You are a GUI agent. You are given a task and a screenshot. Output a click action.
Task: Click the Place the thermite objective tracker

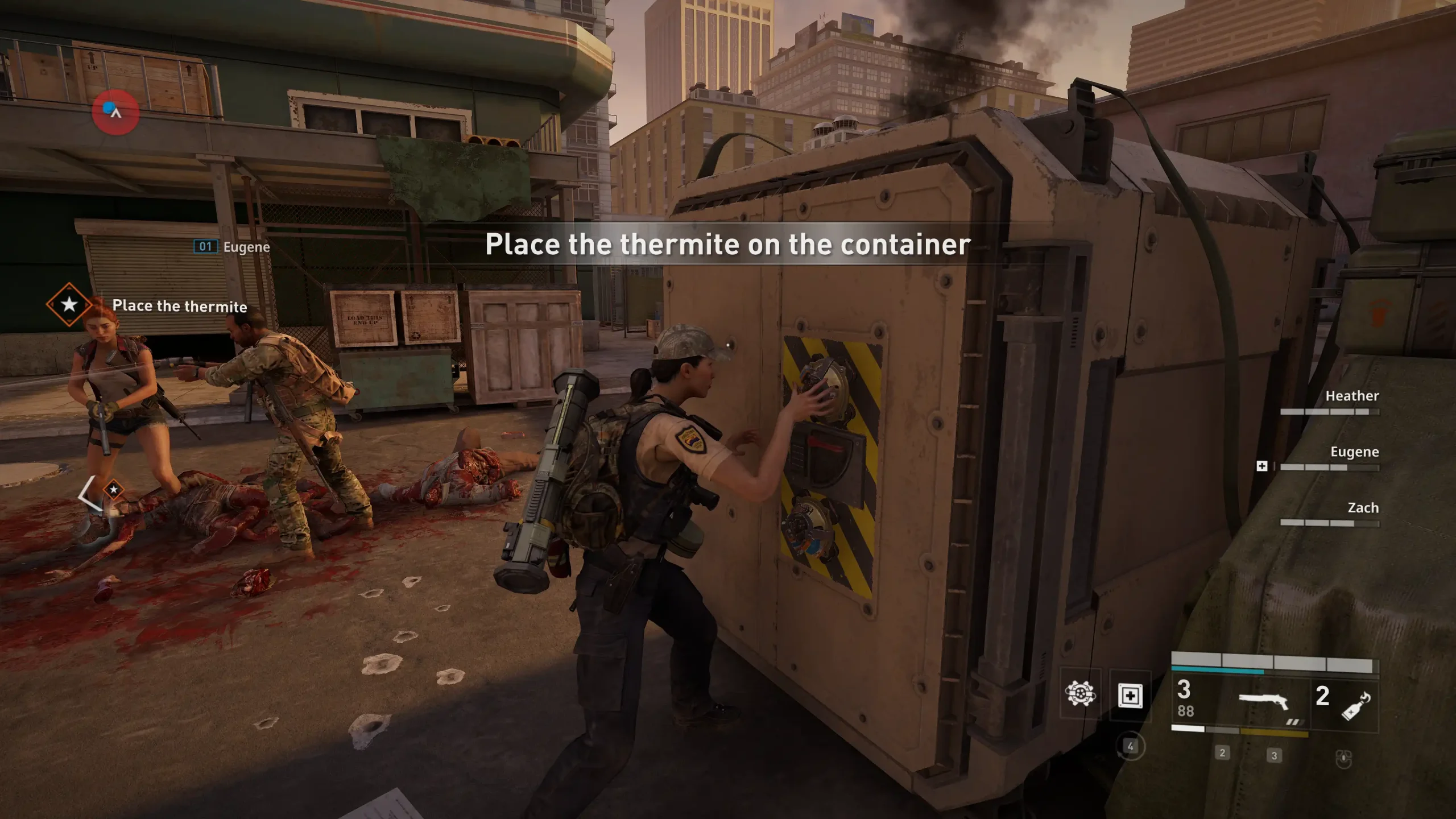click(179, 306)
